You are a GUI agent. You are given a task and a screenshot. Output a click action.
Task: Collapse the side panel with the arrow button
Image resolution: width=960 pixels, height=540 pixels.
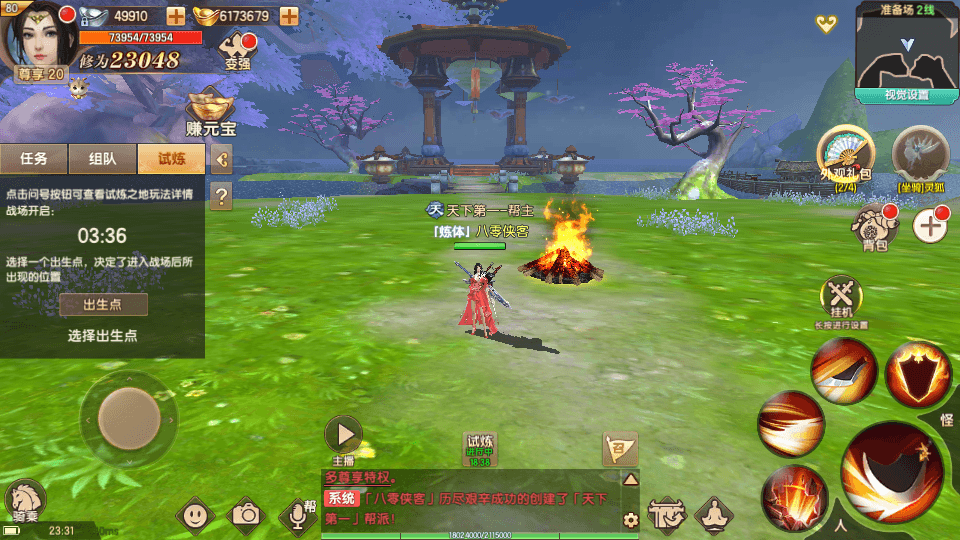click(222, 158)
